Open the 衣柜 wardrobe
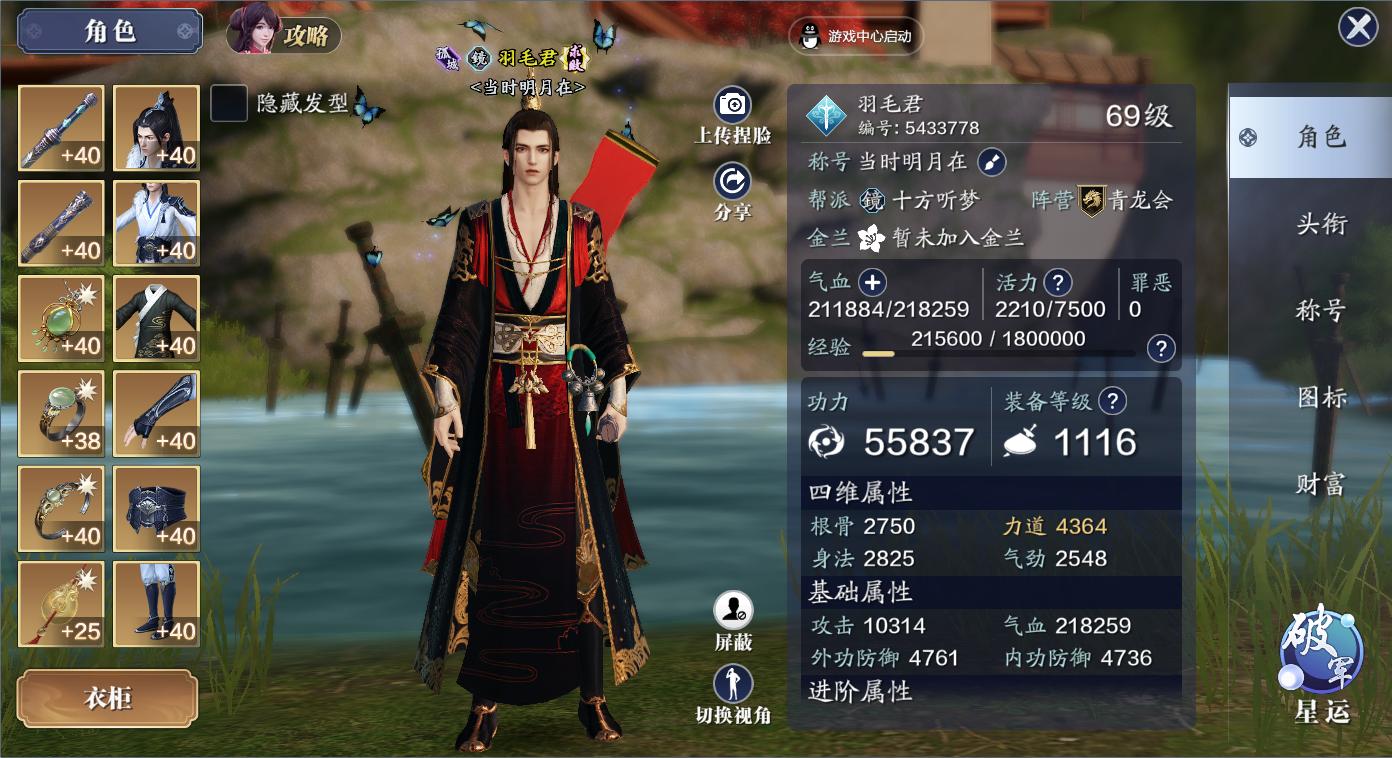 [107, 698]
